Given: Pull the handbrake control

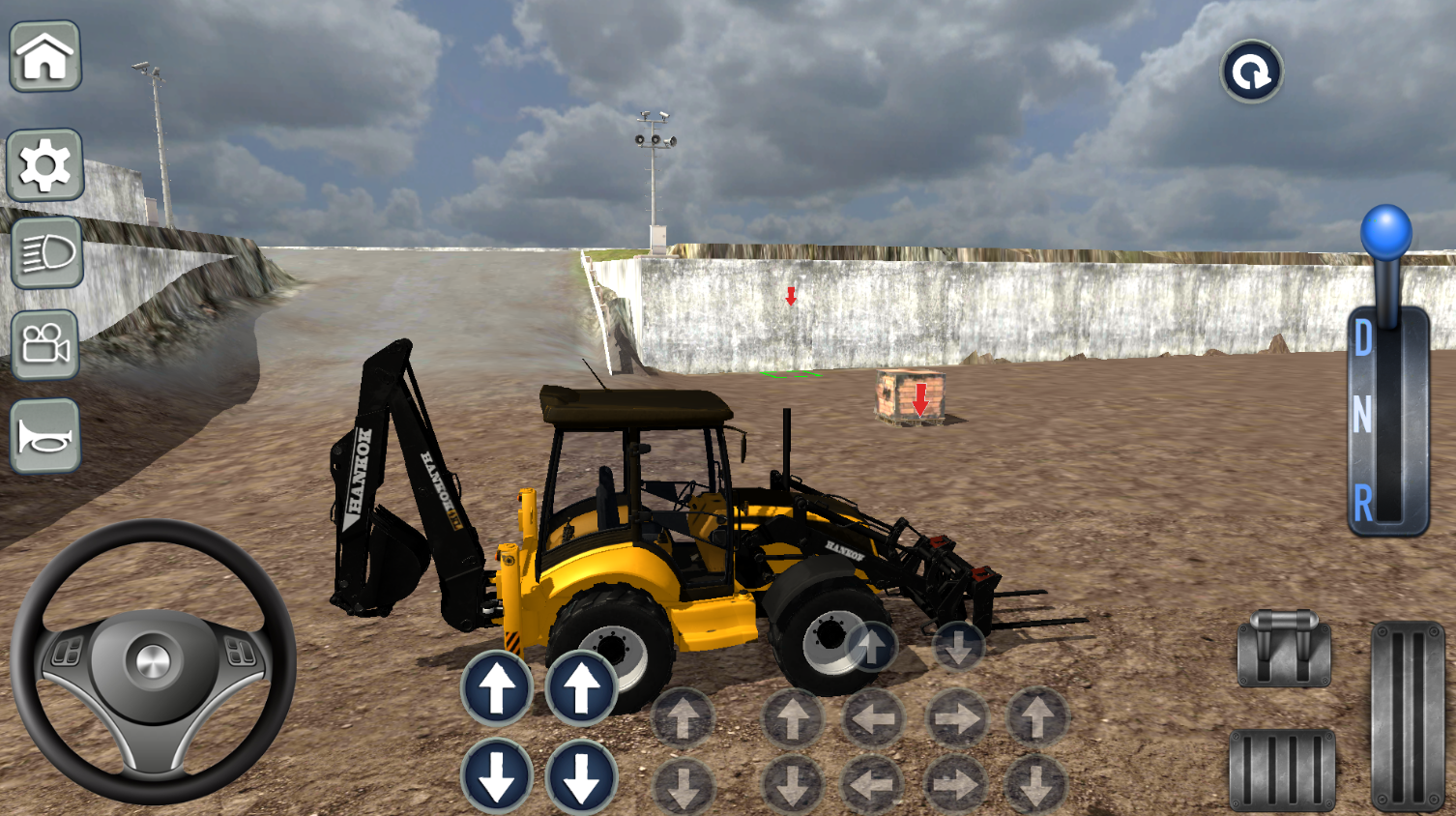Looking at the screenshot, I should 1283,646.
